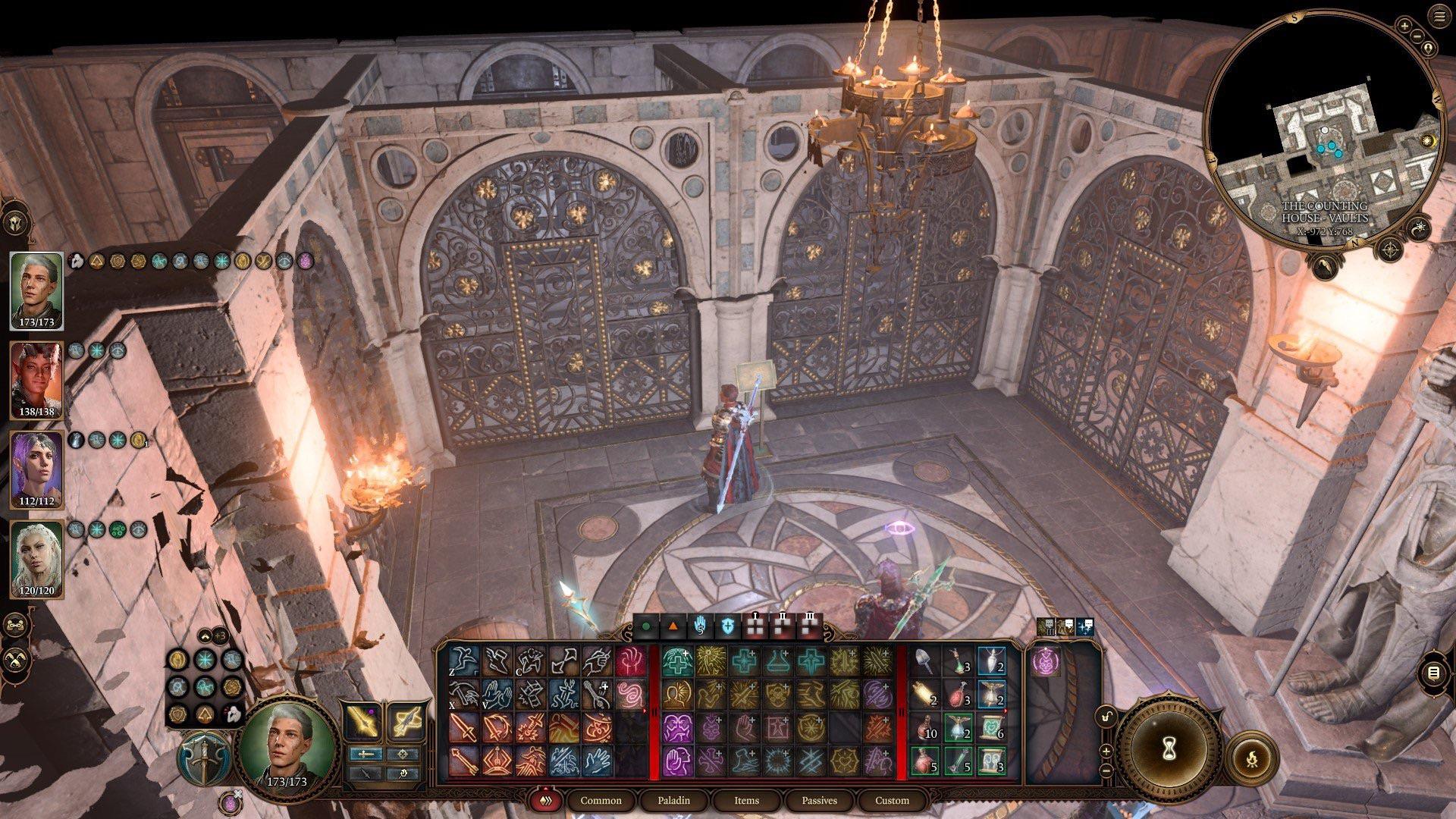Open the Custom hotbar section
The width and height of the screenshot is (1456, 819).
[x=891, y=800]
